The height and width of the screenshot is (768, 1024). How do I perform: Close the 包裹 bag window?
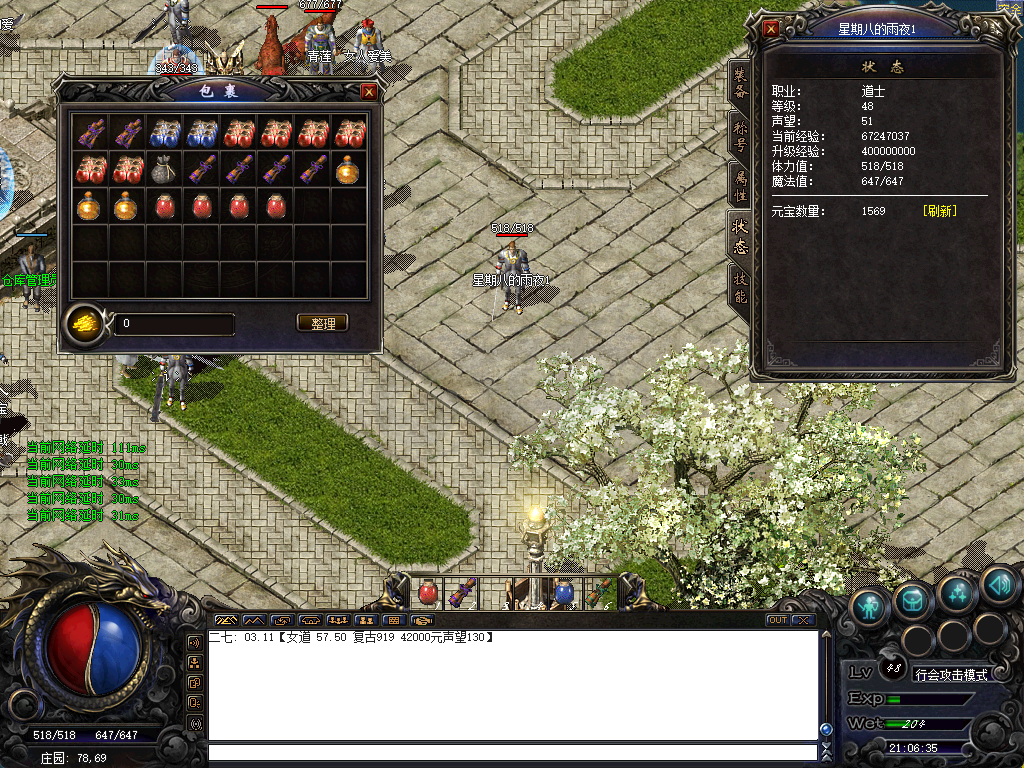pyautogui.click(x=369, y=92)
